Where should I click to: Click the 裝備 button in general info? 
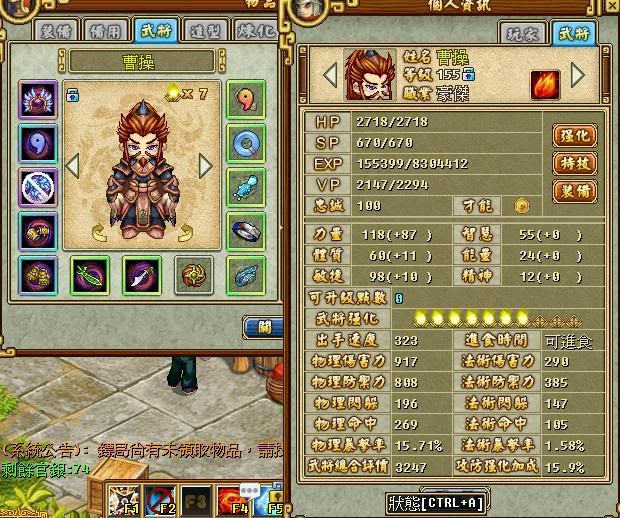(x=573, y=190)
